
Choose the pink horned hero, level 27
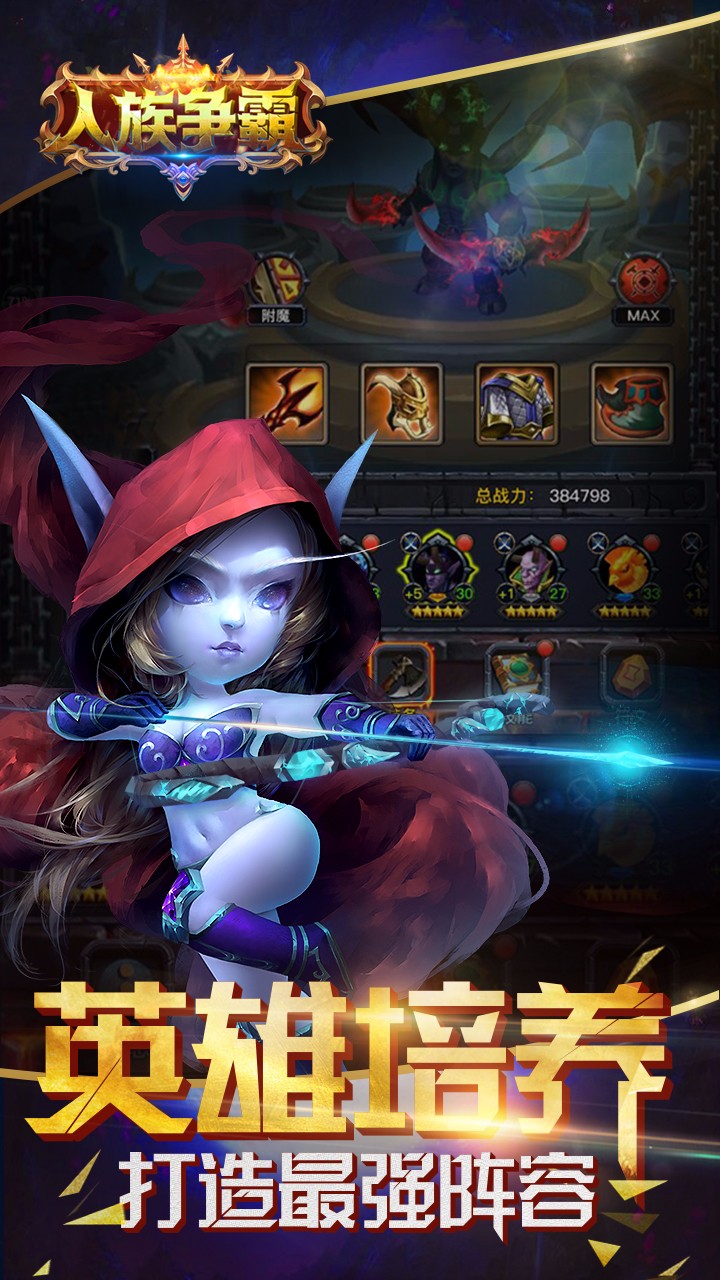tap(530, 570)
